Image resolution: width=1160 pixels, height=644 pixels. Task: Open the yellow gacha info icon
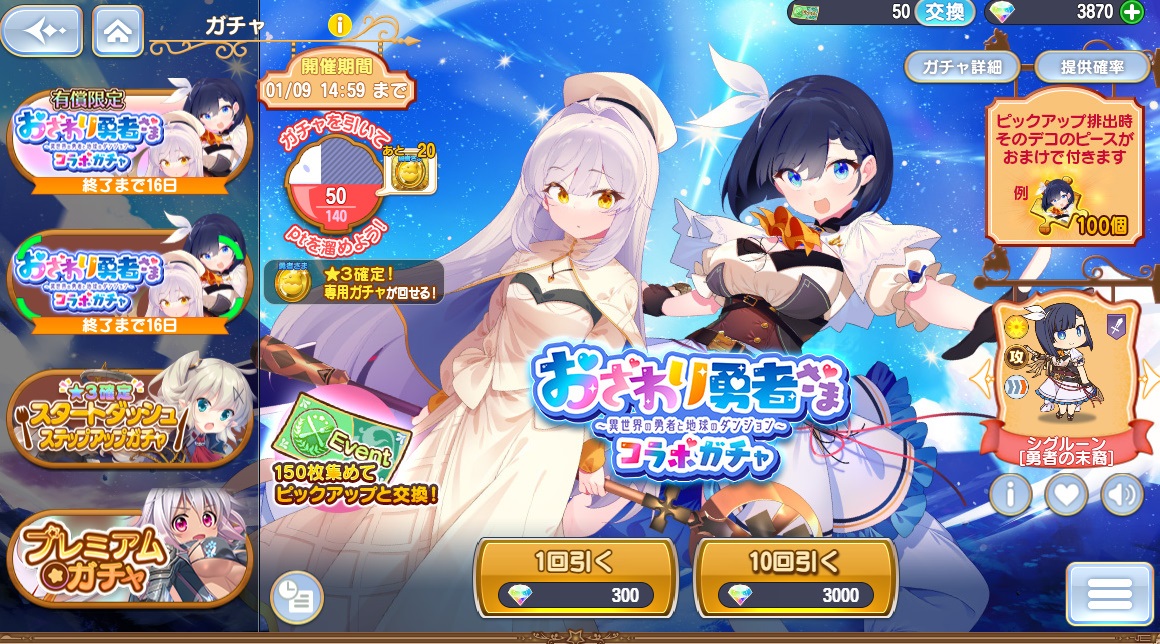[x=340, y=25]
